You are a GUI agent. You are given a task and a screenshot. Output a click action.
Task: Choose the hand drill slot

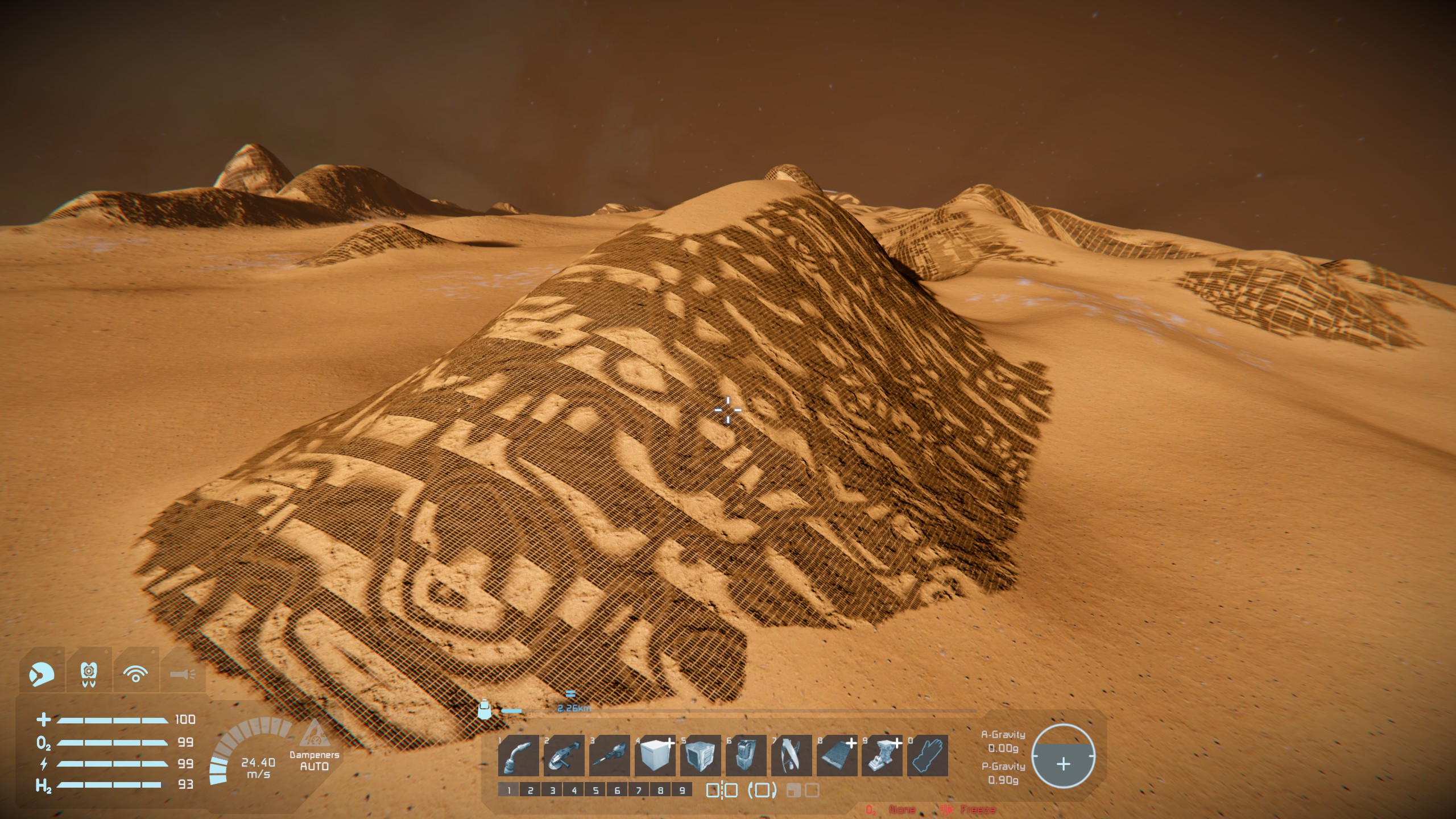tap(609, 756)
